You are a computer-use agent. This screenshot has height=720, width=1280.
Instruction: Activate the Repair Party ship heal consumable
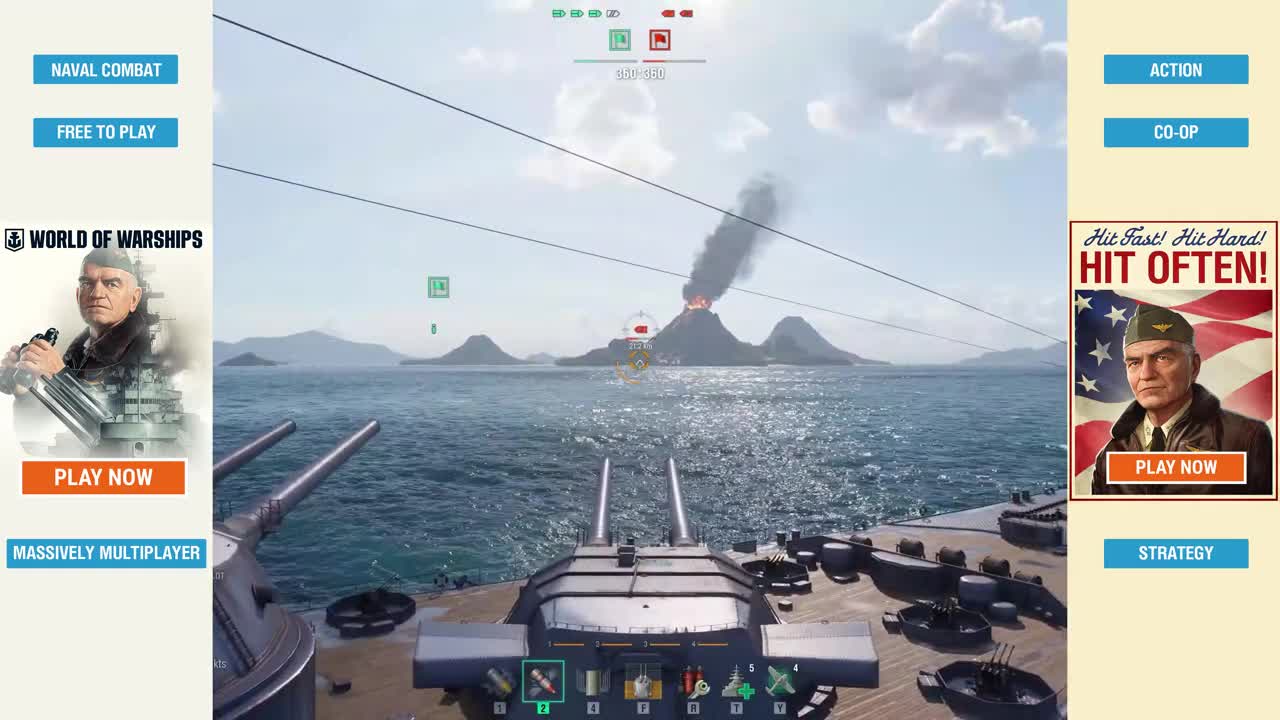[738, 682]
